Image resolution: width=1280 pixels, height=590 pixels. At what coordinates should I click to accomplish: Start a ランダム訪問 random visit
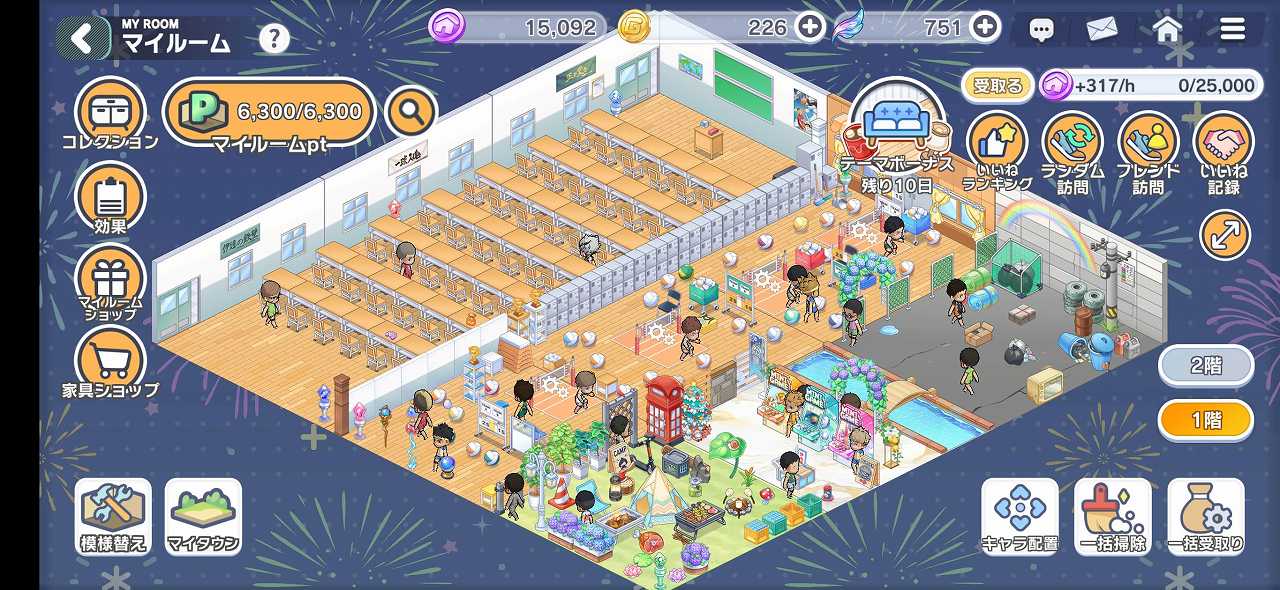[1072, 152]
